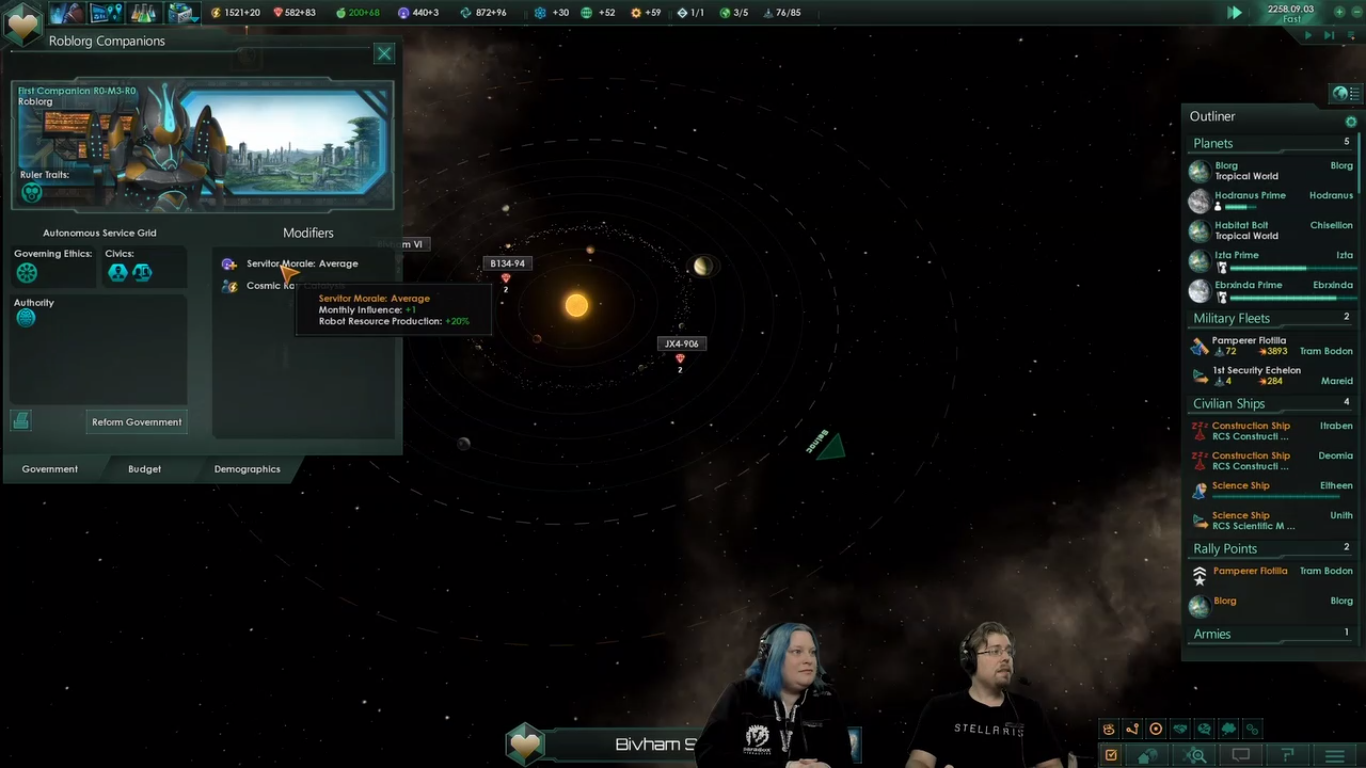The image size is (1366, 768).
Task: Select the B134-94 system marker label
Action: pos(507,264)
